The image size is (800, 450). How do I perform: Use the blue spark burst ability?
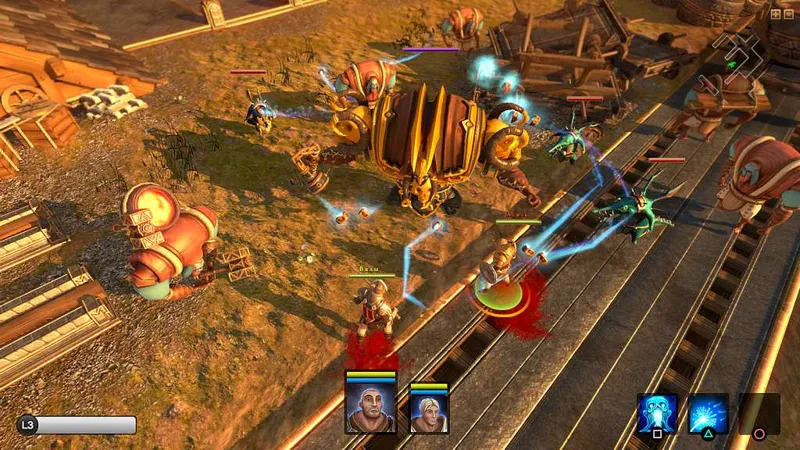708,413
